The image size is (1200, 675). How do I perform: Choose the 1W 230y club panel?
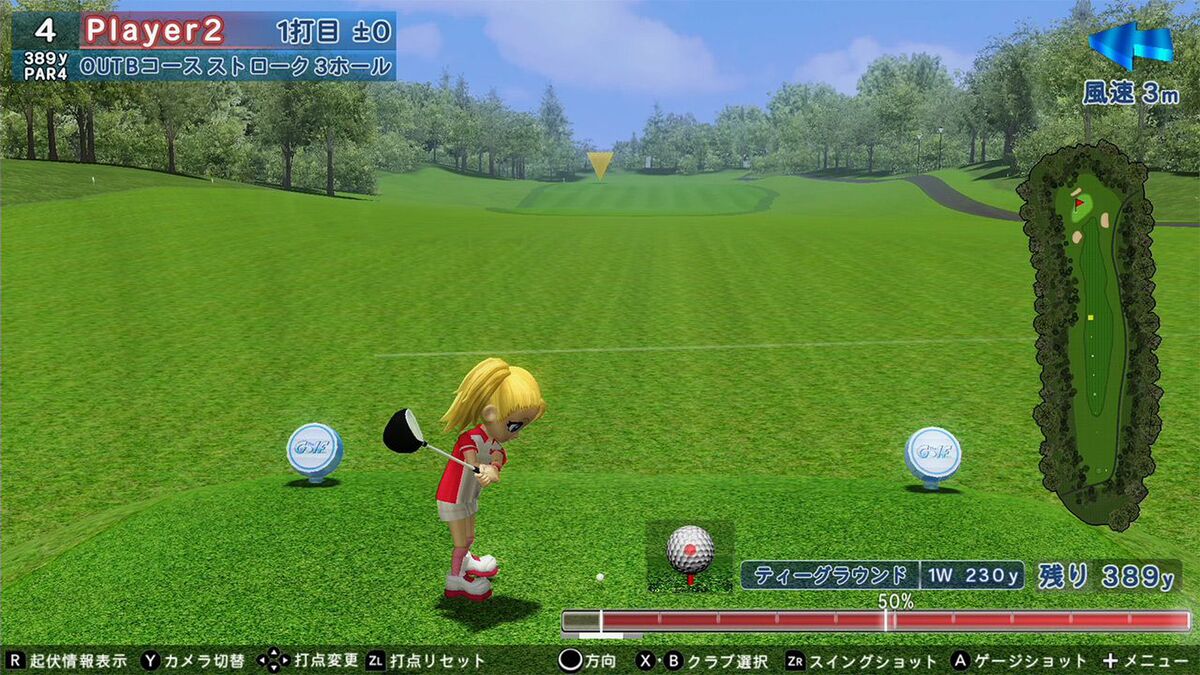click(x=972, y=575)
